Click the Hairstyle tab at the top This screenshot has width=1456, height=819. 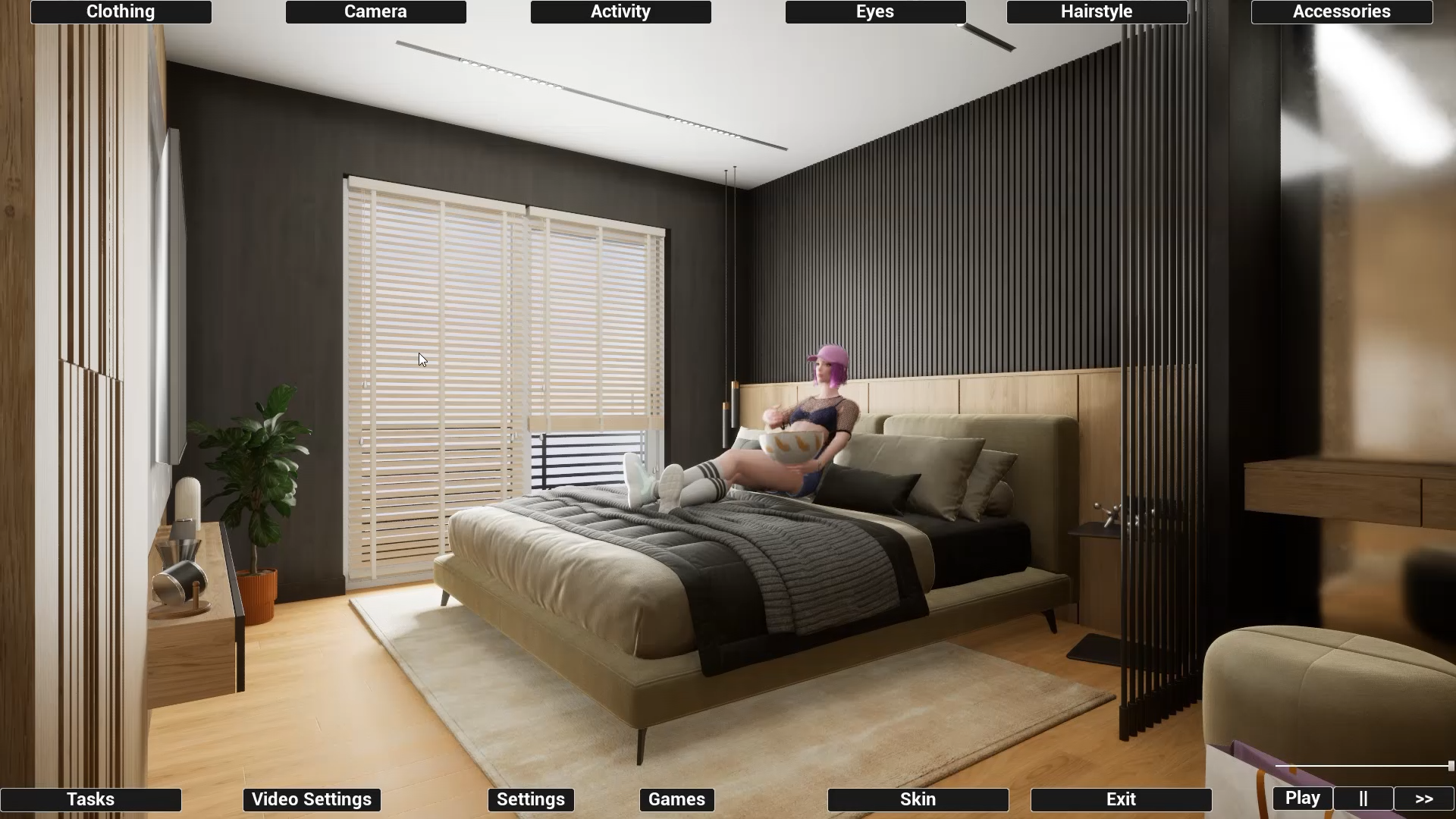[x=1096, y=11]
